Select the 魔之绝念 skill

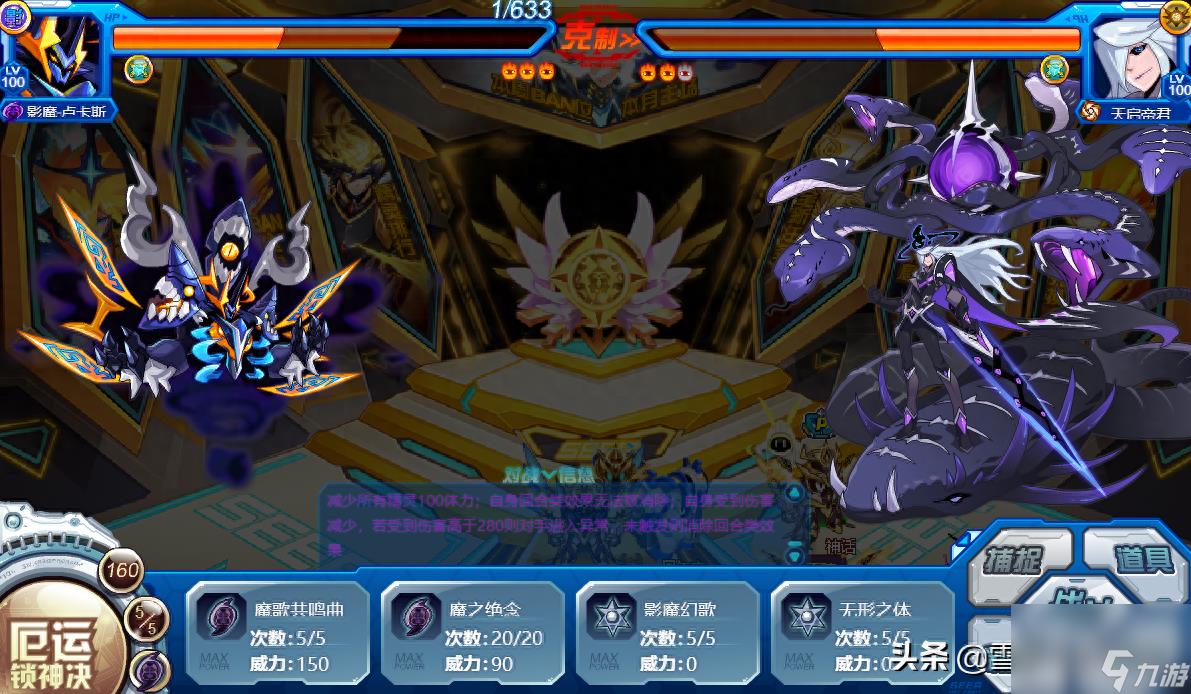[473, 632]
